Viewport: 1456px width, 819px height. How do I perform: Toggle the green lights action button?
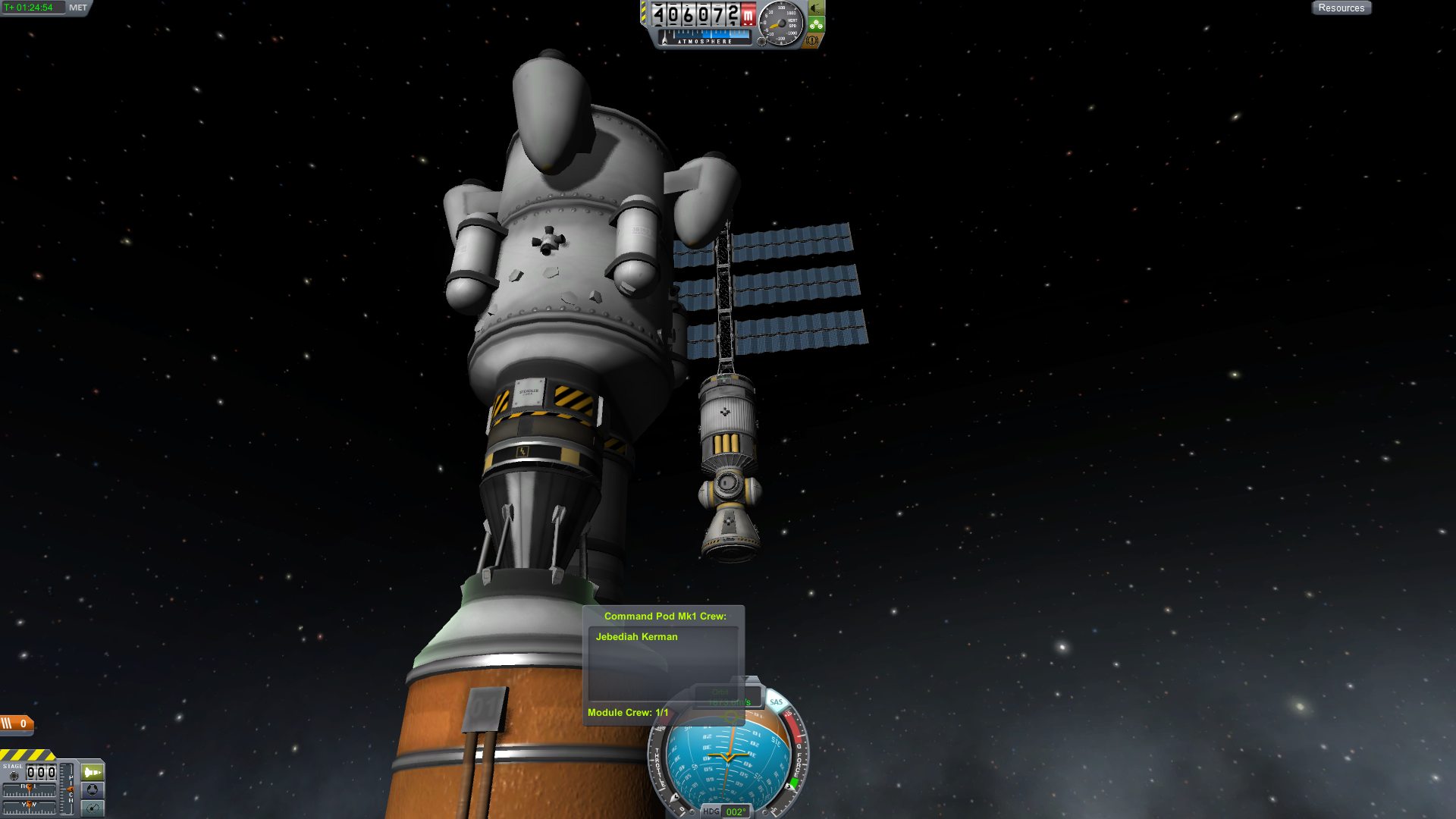tap(816, 25)
